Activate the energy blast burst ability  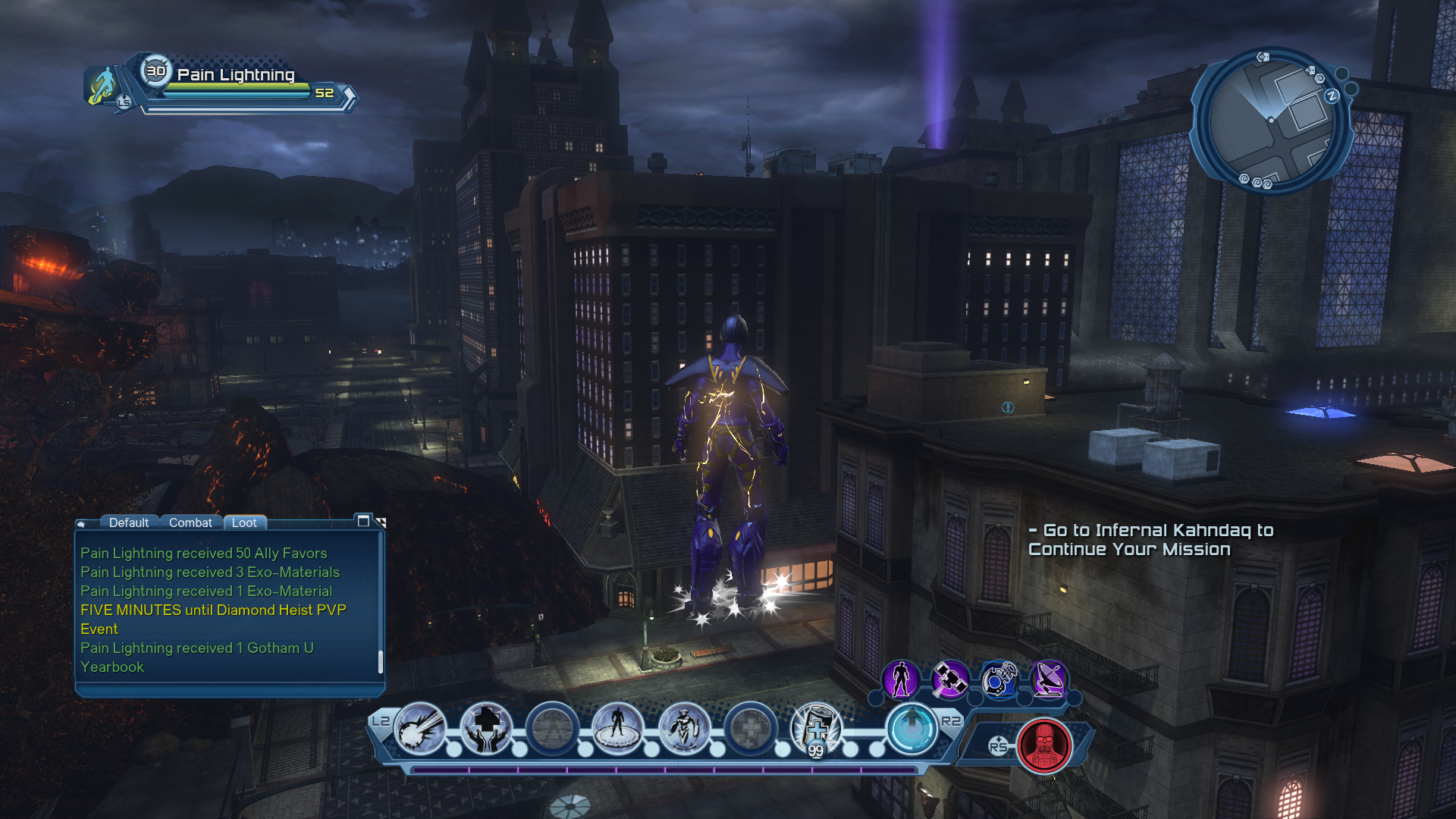pos(420,728)
